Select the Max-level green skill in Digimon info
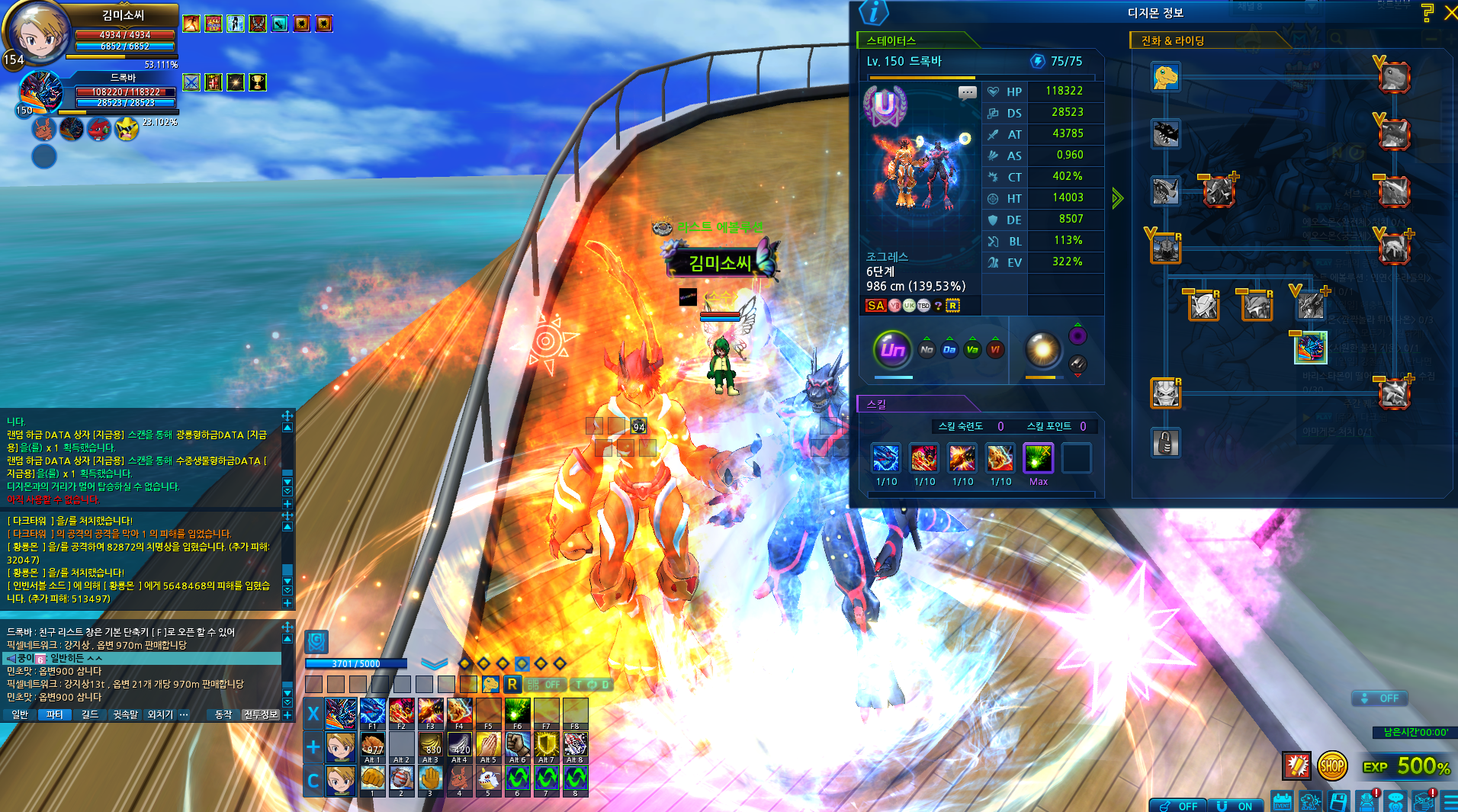Screen dimensions: 1458x812 [x=1038, y=458]
